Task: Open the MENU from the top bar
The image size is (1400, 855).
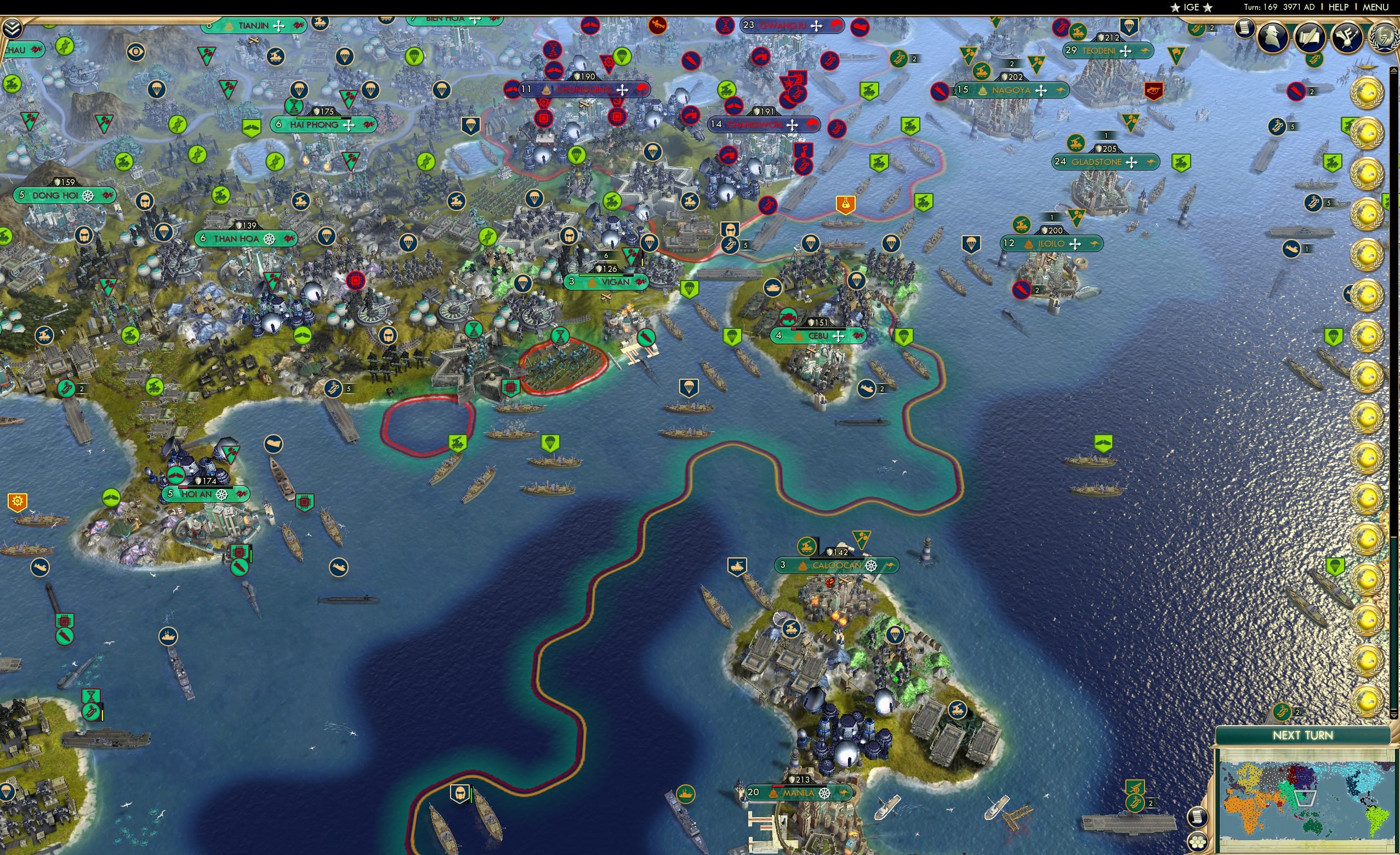Action: tap(1375, 7)
